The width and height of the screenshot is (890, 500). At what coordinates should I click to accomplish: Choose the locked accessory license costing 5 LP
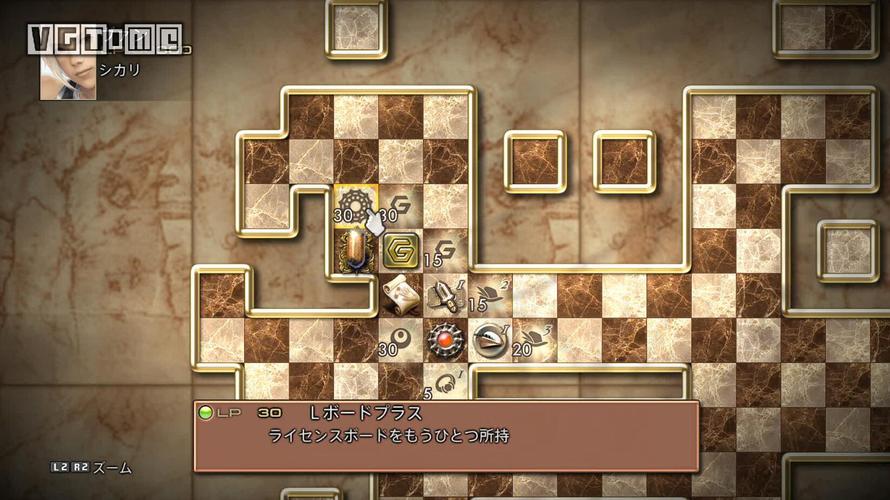(x=445, y=382)
